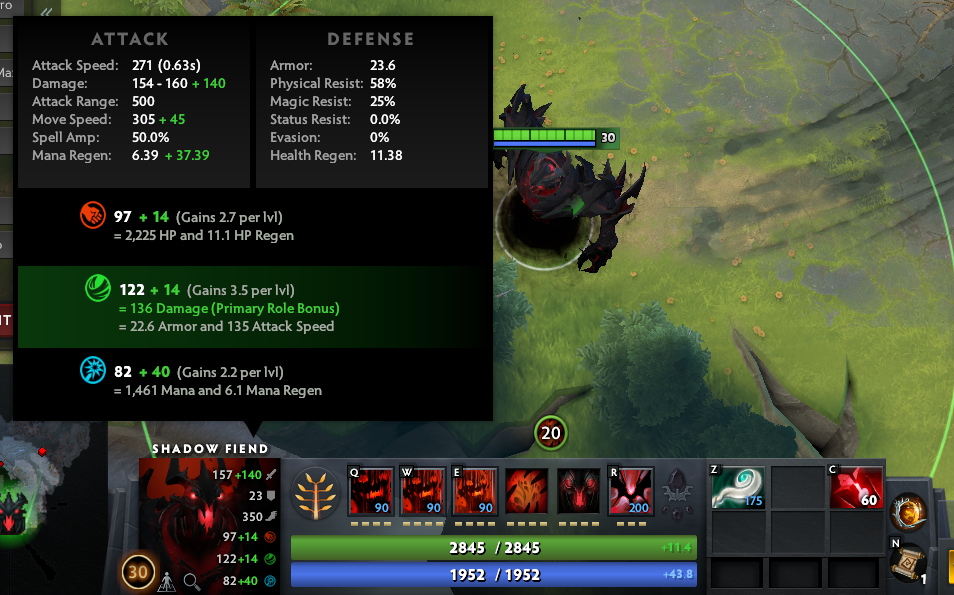This screenshot has height=595, width=954.
Task: Activate Requiem of Souls ultimate
Action: 630,491
